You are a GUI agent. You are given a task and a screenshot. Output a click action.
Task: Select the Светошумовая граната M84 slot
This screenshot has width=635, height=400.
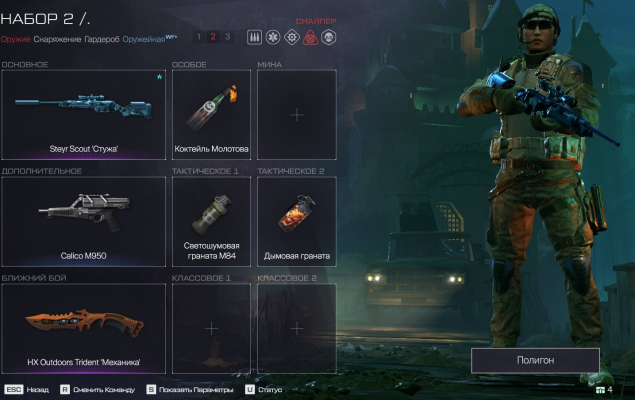pos(211,222)
